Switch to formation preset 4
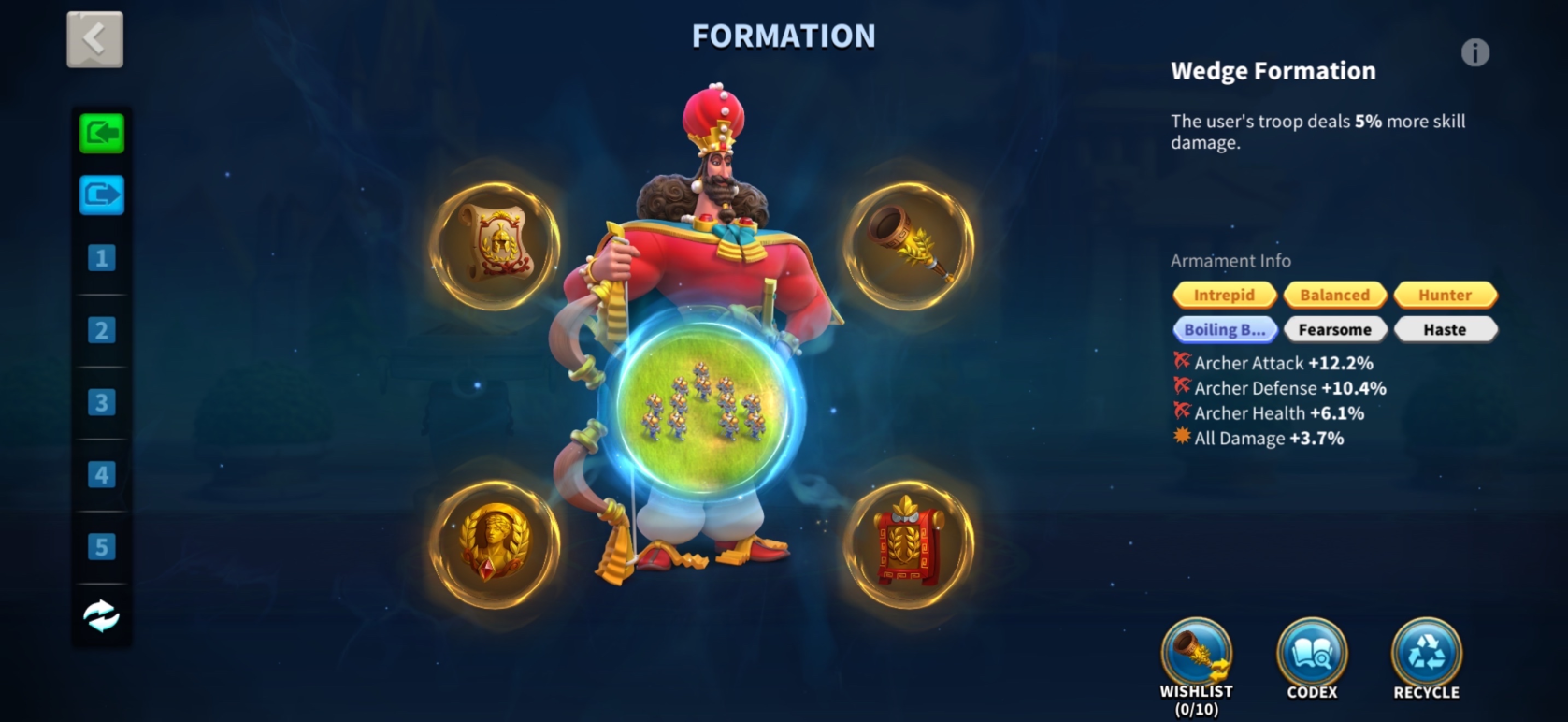The height and width of the screenshot is (722, 1568). coord(102,474)
